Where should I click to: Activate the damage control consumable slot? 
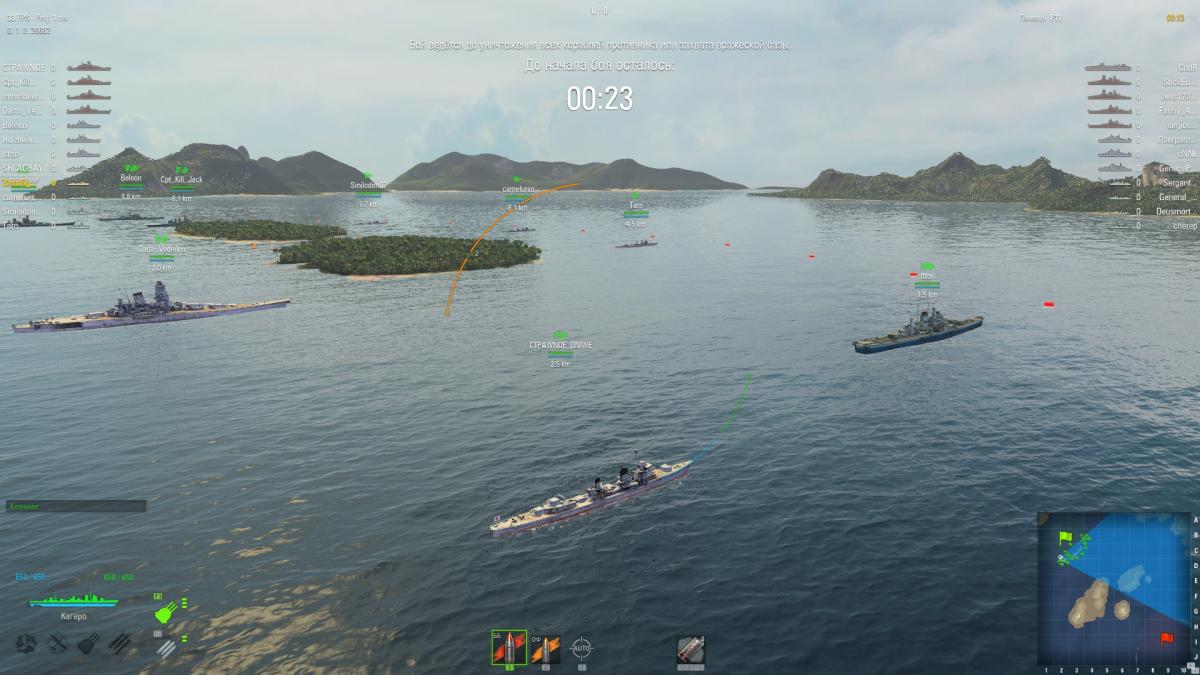pyautogui.click(x=691, y=649)
